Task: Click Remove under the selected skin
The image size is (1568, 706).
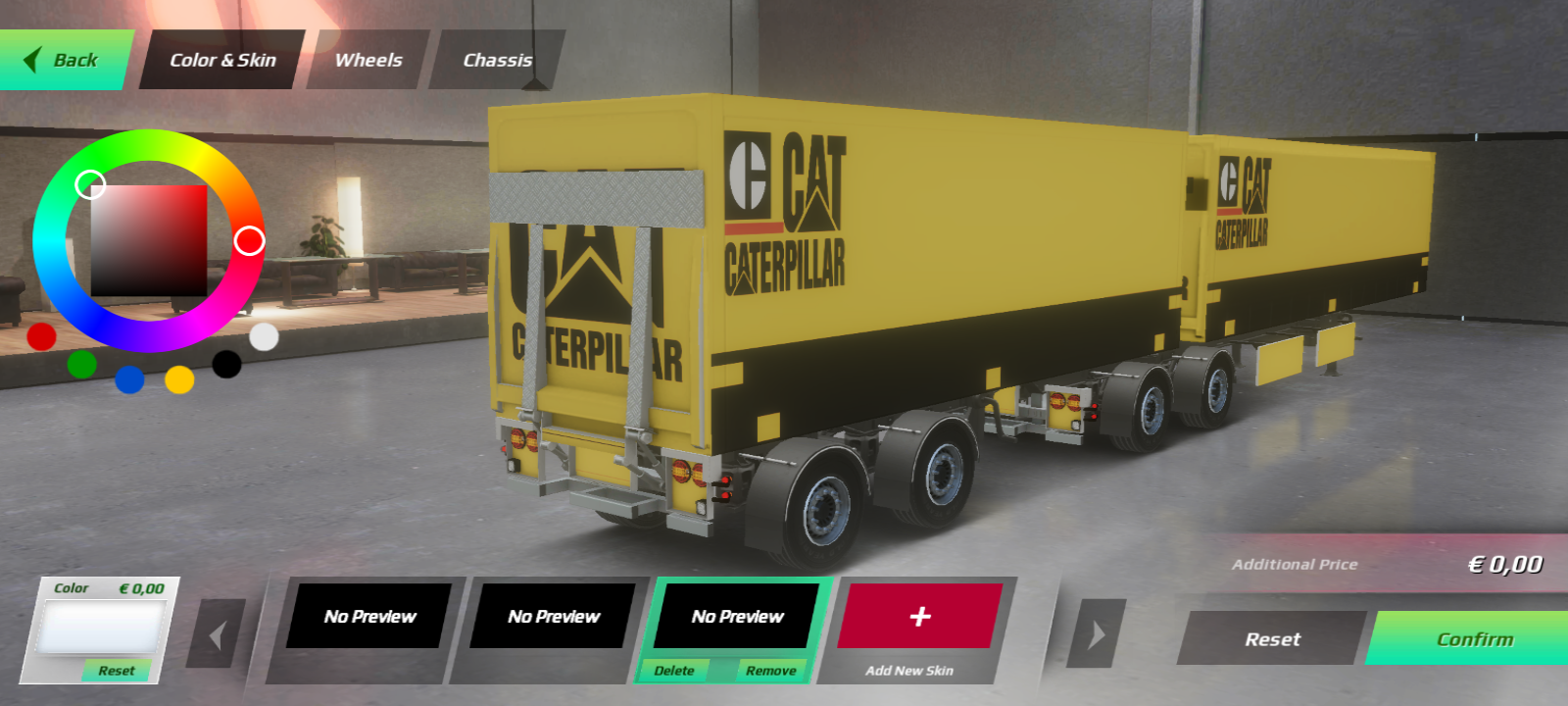Action: pos(773,671)
